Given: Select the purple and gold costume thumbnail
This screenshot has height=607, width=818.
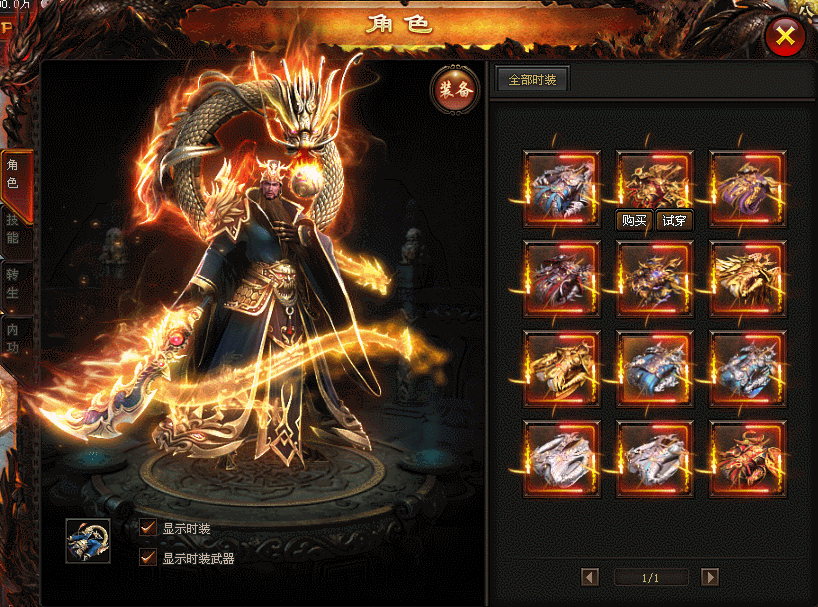Looking at the screenshot, I should pyautogui.click(x=748, y=188).
